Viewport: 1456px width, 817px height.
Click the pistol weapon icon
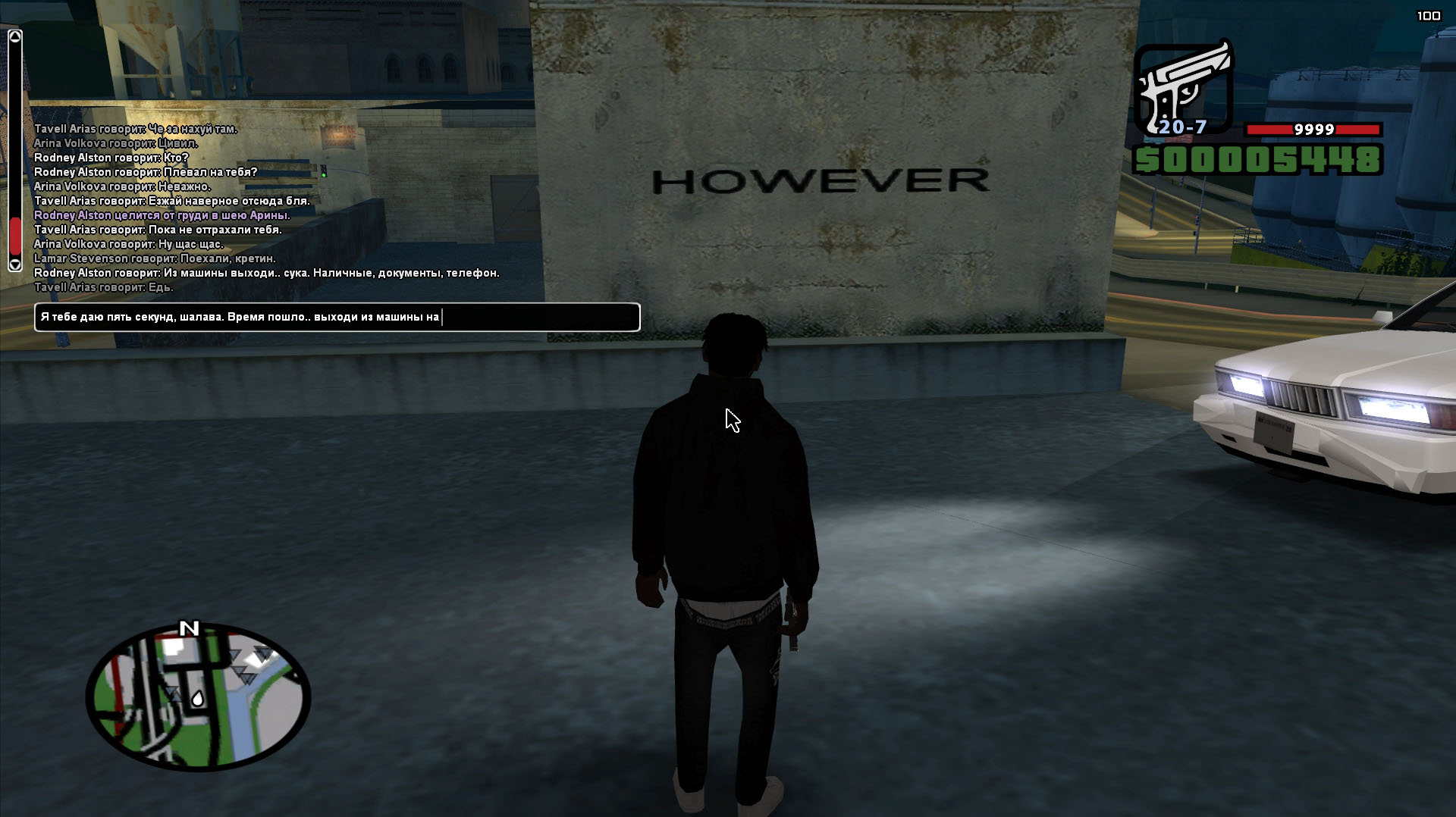coord(1183,87)
